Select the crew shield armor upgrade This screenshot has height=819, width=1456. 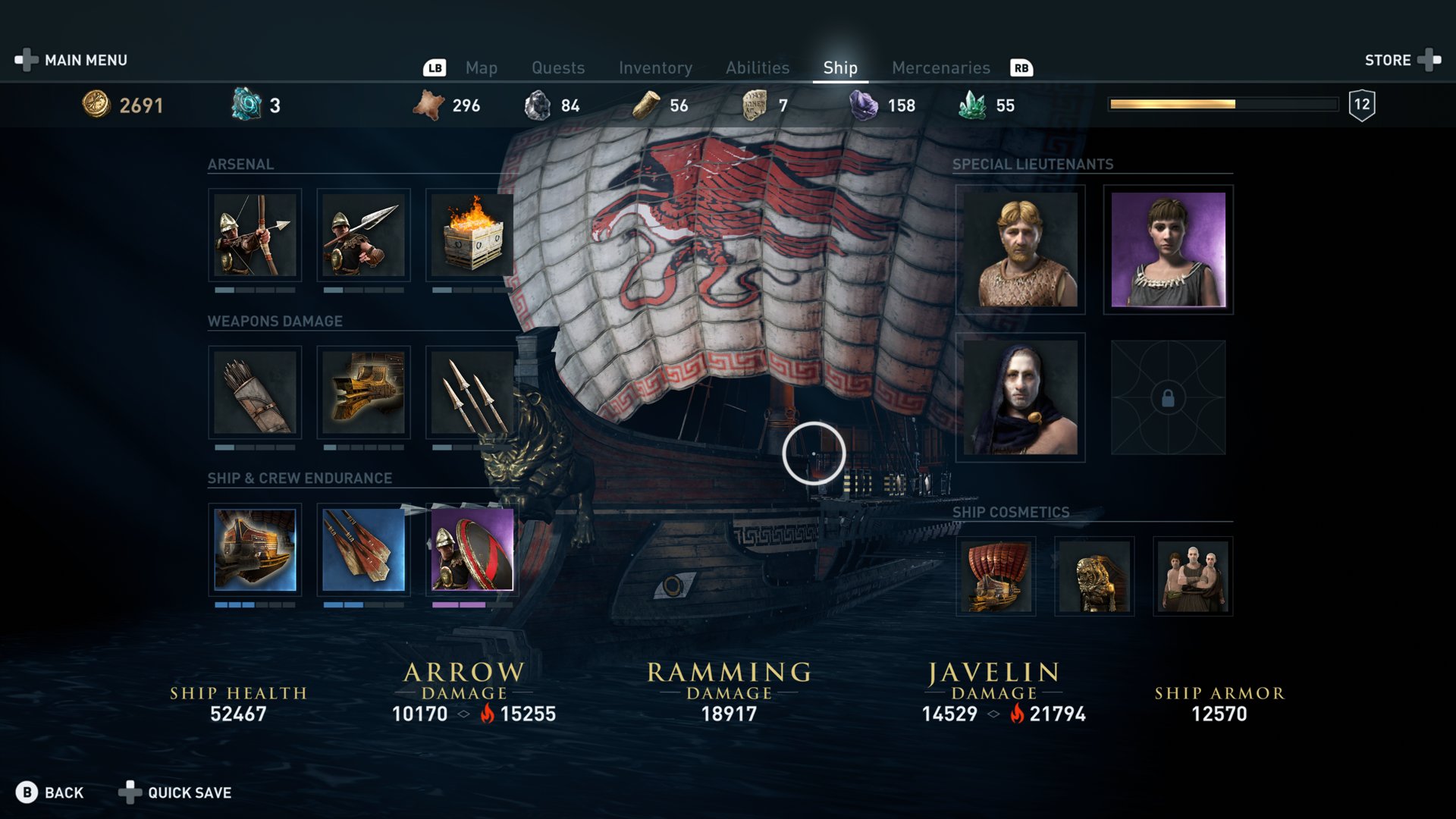click(472, 550)
